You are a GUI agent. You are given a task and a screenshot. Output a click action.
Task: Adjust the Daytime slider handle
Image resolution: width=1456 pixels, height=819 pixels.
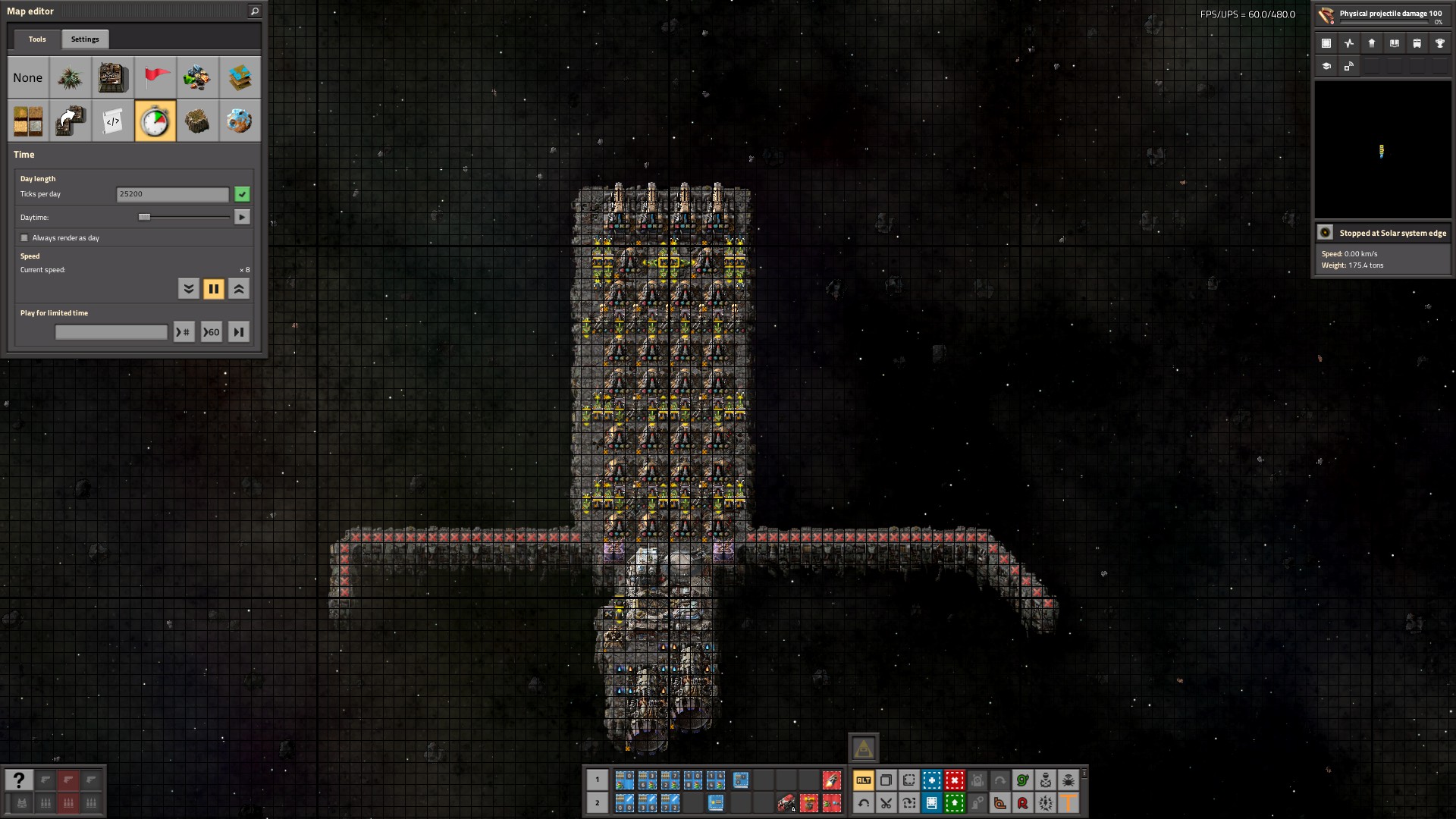click(x=144, y=218)
